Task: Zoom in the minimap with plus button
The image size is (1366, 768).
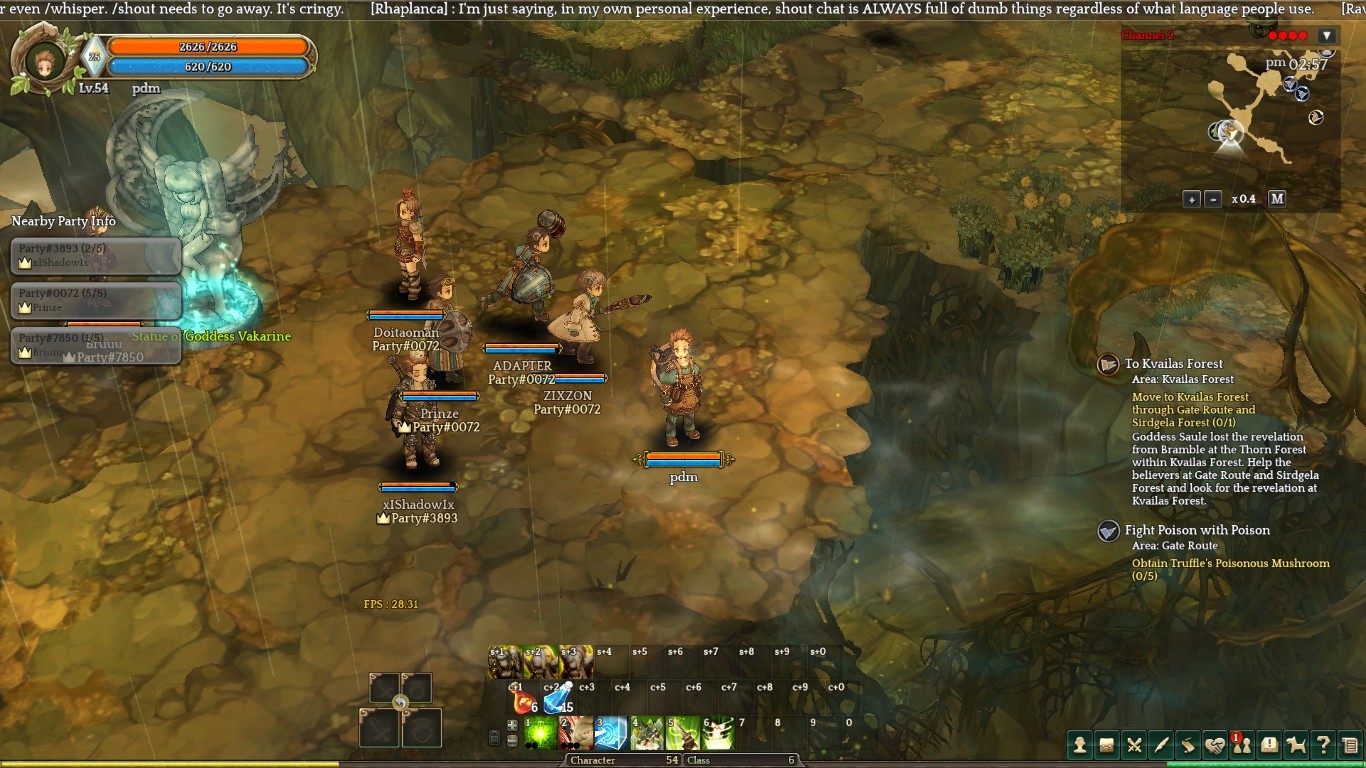Action: [x=1191, y=199]
